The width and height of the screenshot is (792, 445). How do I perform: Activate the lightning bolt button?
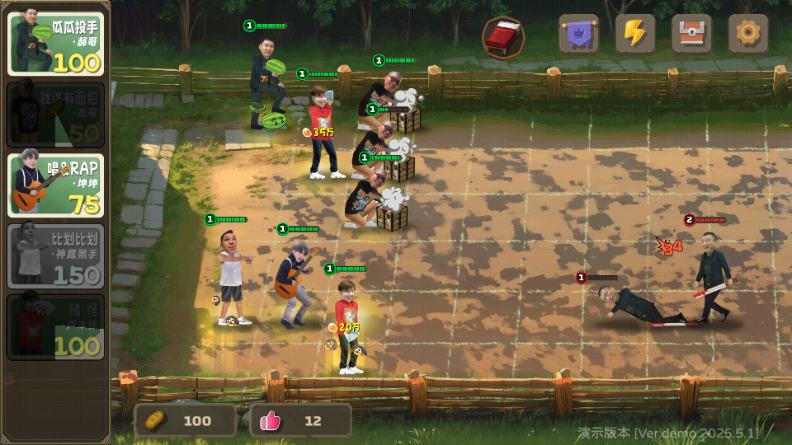(635, 34)
